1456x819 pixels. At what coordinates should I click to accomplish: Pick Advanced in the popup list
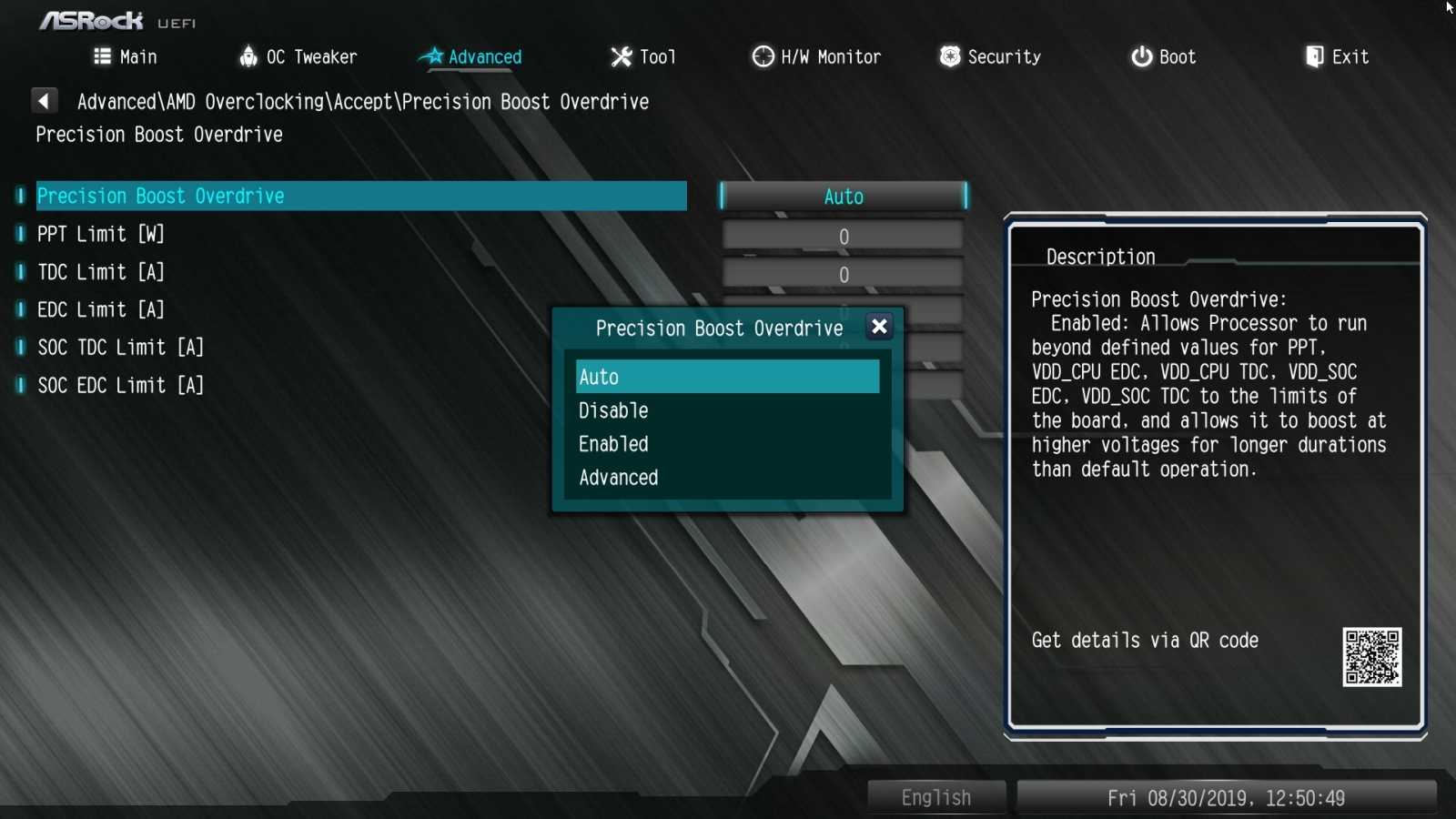(x=727, y=478)
